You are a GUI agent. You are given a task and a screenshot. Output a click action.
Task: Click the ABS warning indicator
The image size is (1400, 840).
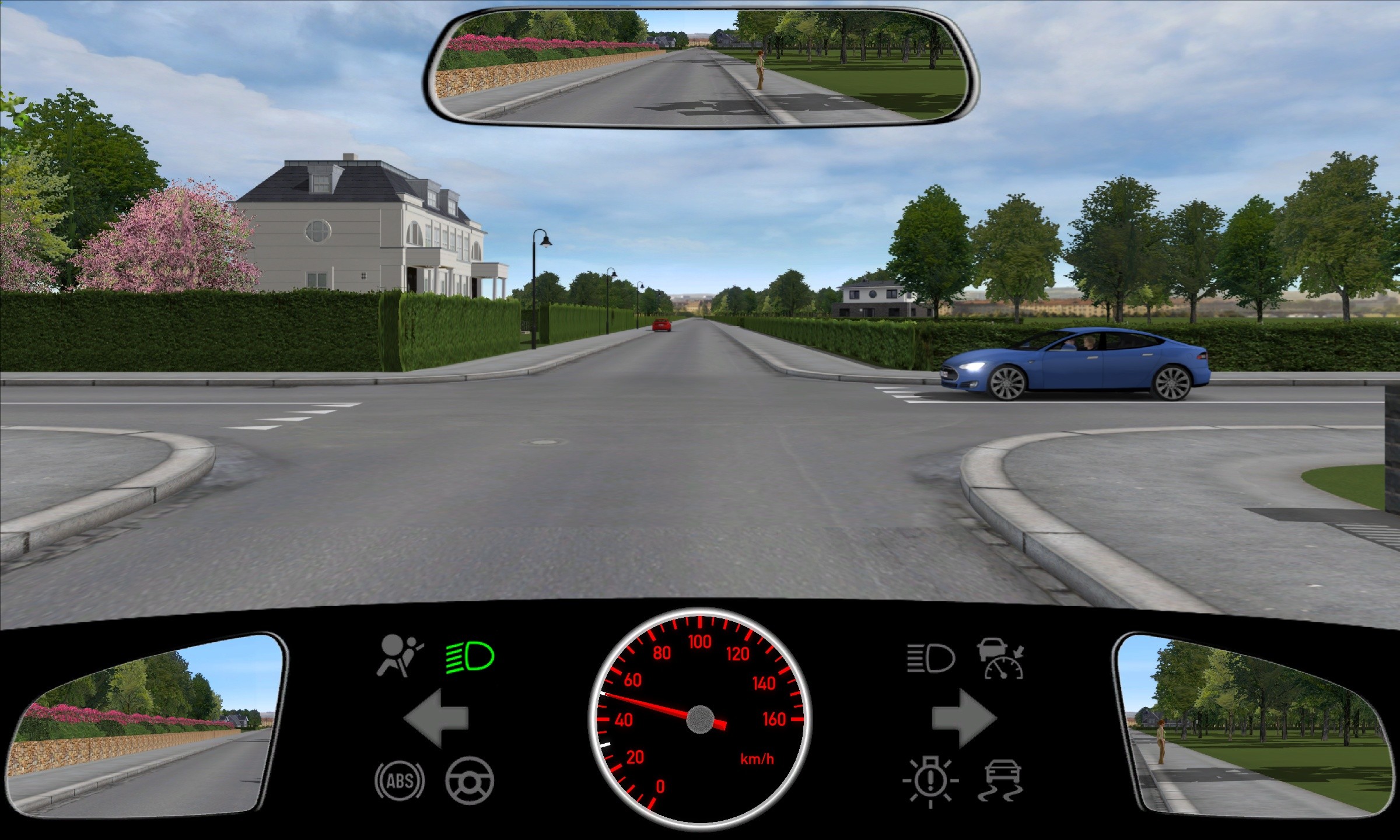coord(400,780)
